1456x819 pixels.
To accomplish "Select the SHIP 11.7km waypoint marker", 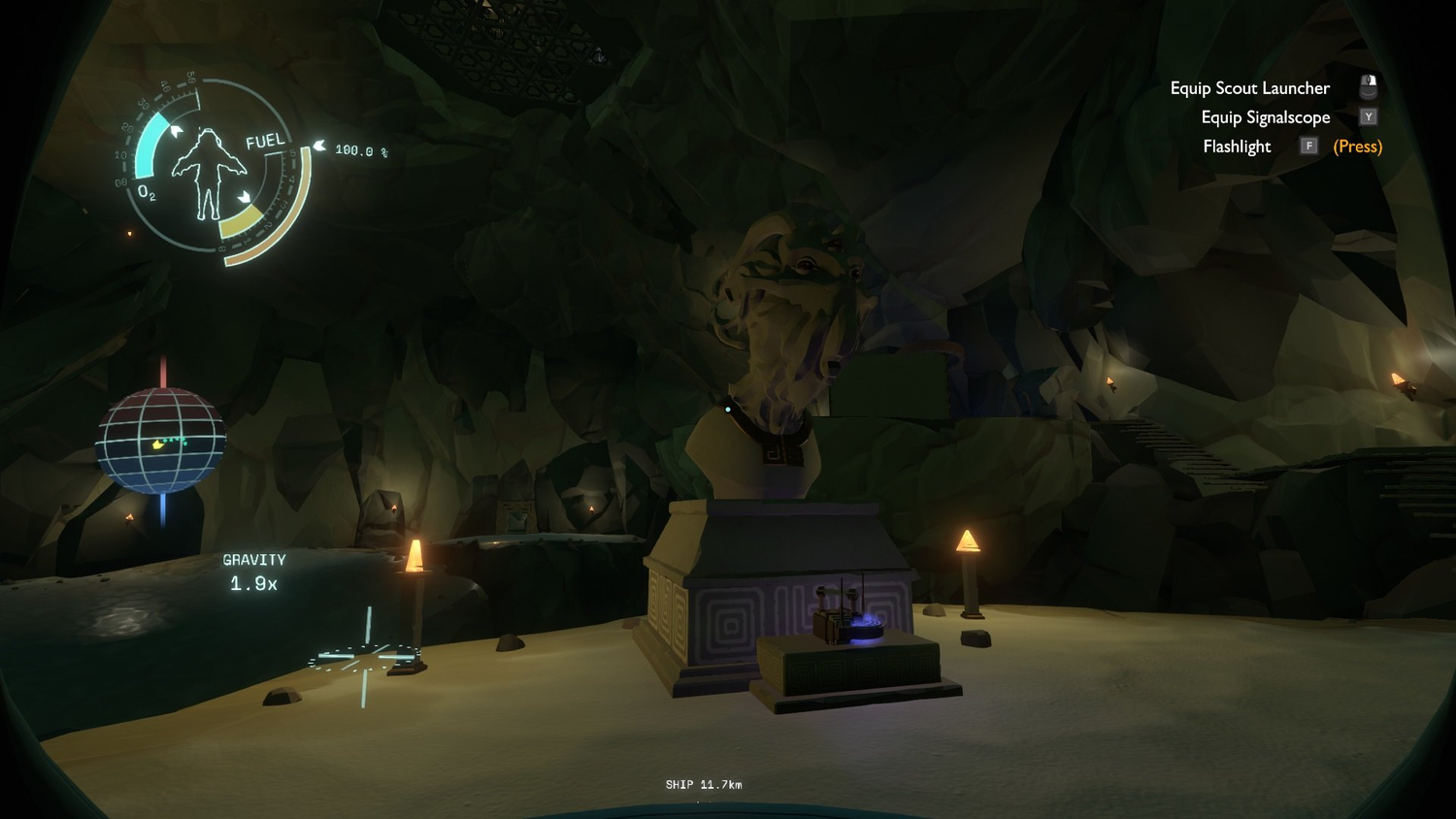I will tap(704, 785).
